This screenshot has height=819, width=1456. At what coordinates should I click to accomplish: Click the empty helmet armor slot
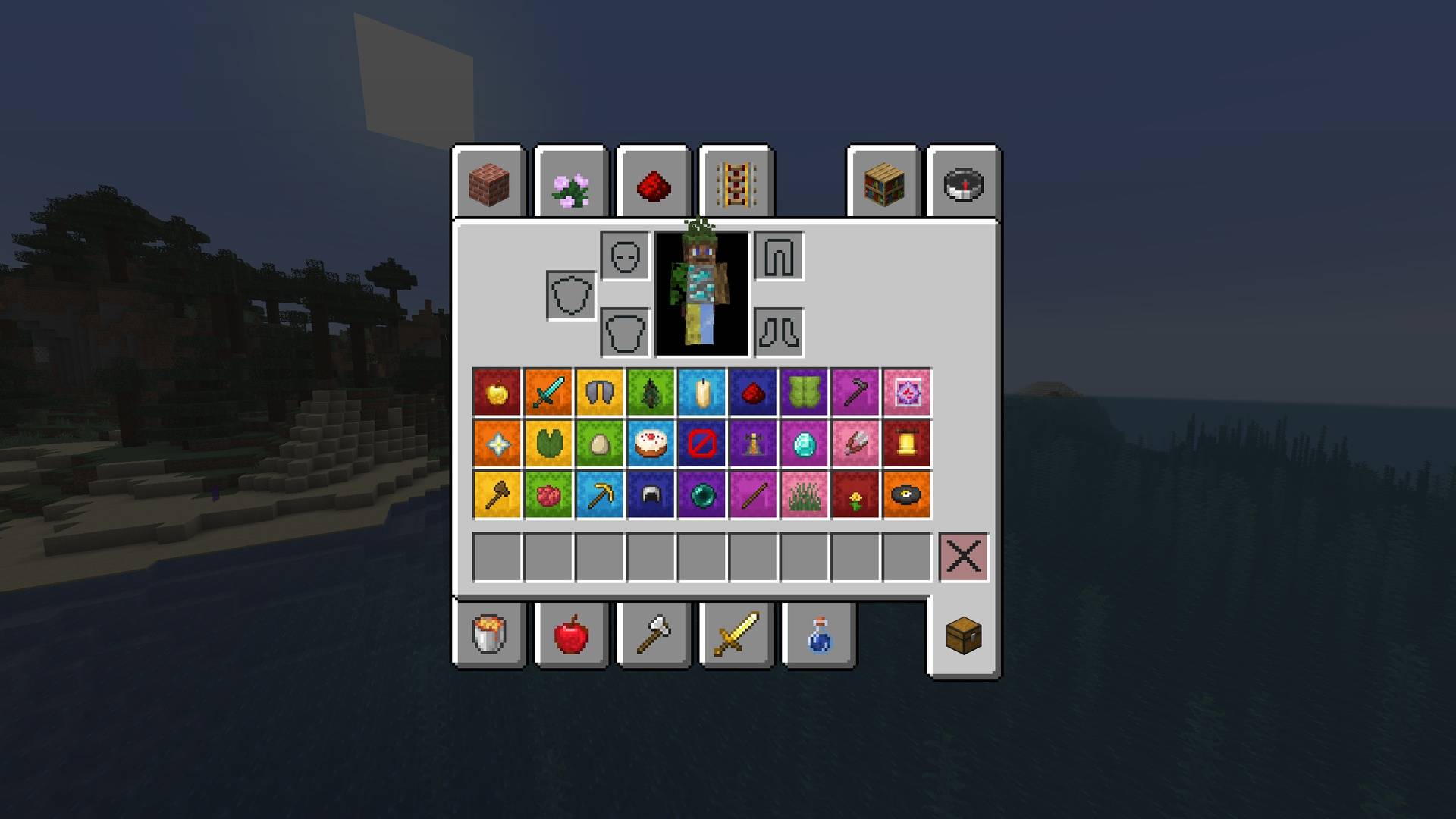tap(623, 256)
